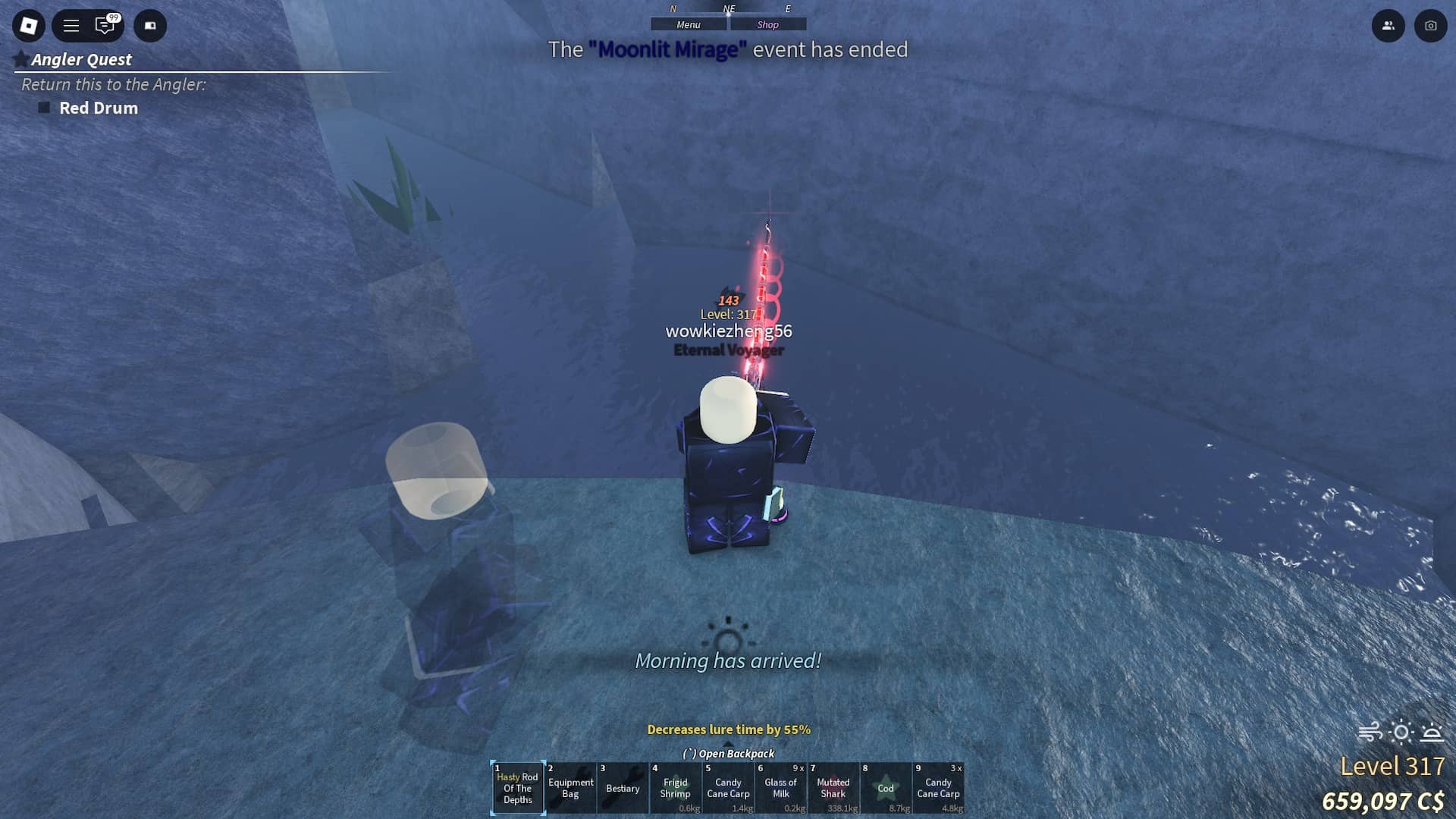The width and height of the screenshot is (1456, 819).
Task: Click the screenshot camera icon
Action: (x=1430, y=26)
